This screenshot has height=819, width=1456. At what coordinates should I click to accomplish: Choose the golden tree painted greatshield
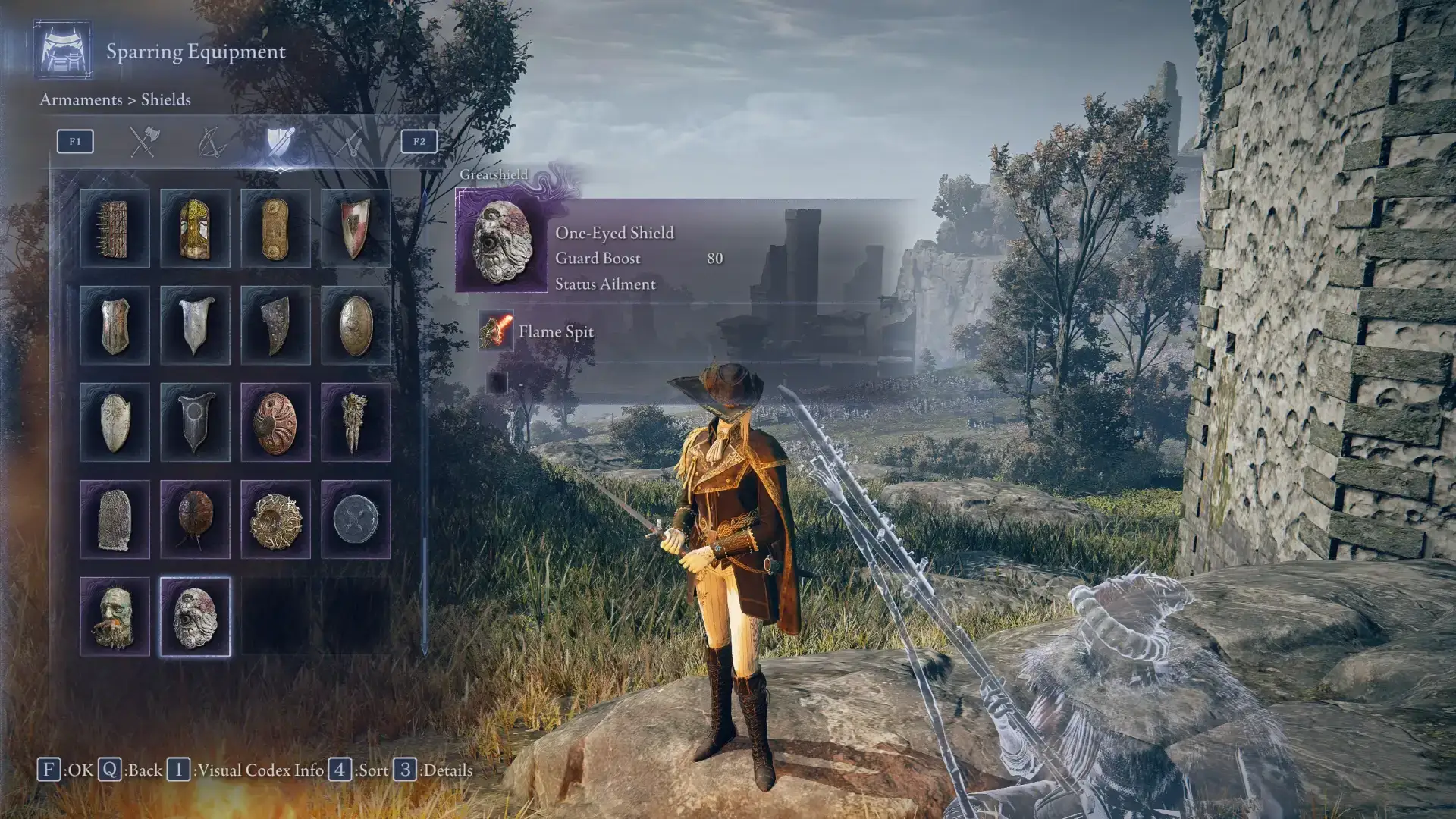pos(195,228)
